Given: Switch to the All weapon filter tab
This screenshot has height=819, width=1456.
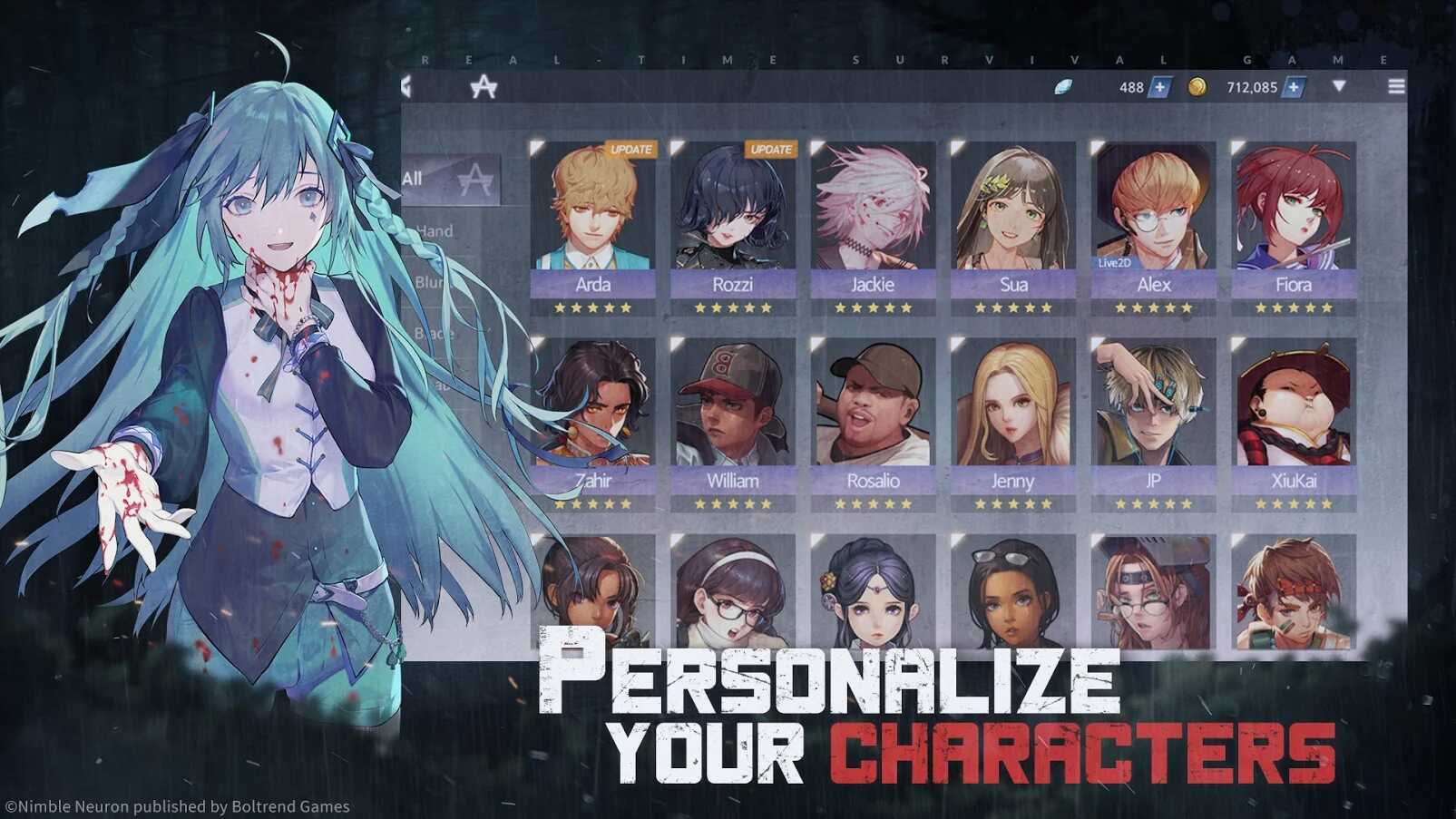Looking at the screenshot, I should (451, 179).
